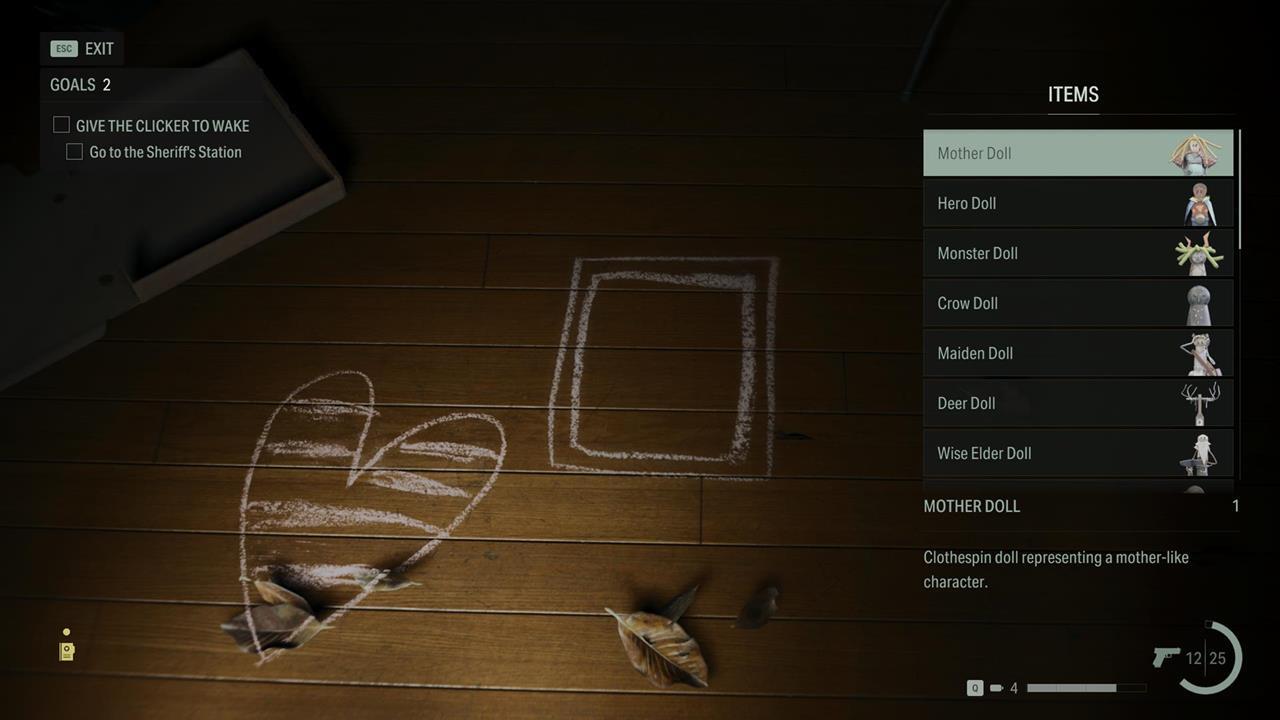Click the GOALS 2 heading
Screen dimensions: 1280x720
point(78,85)
